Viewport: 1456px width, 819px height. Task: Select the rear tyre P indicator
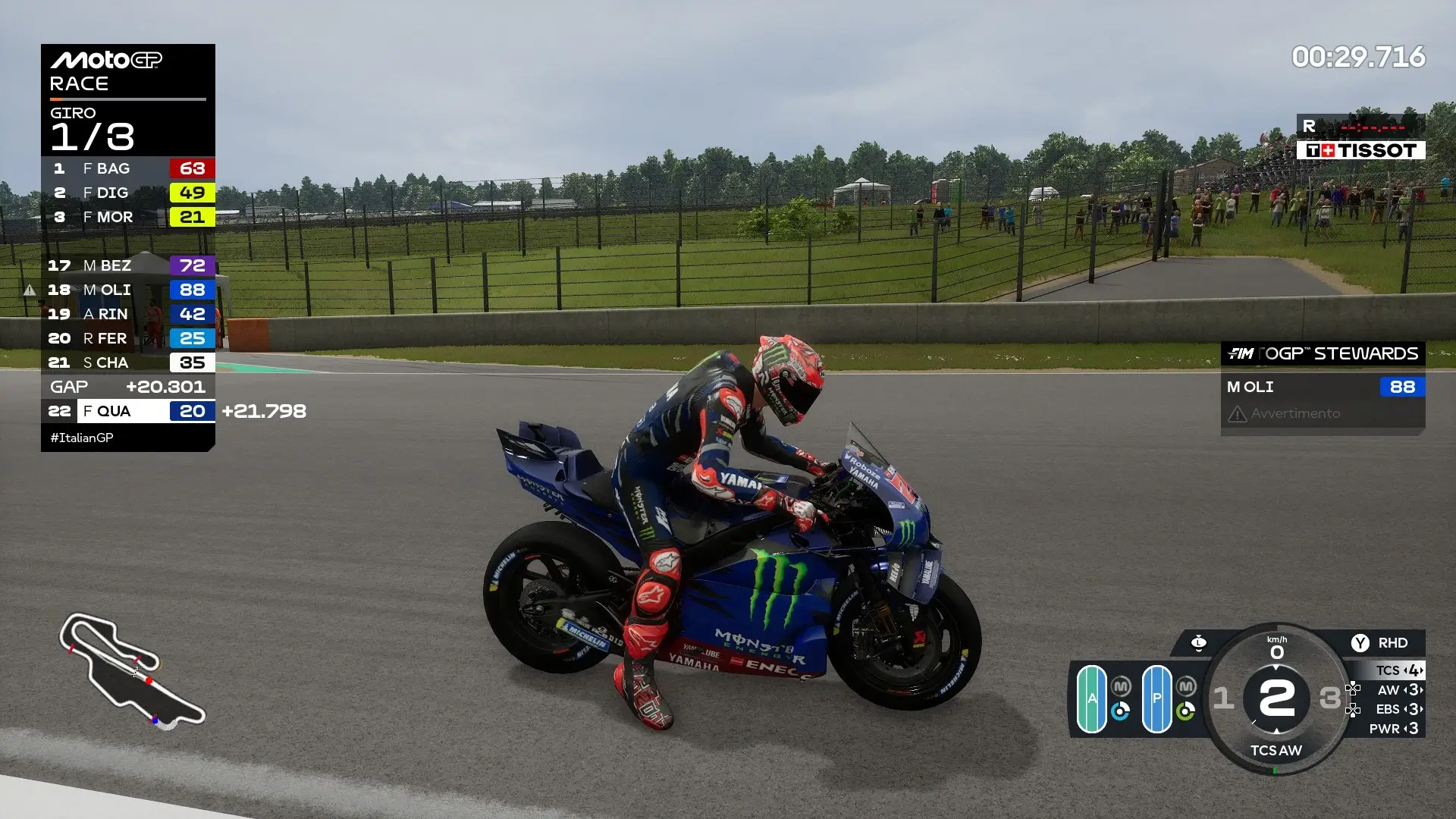[x=1156, y=698]
